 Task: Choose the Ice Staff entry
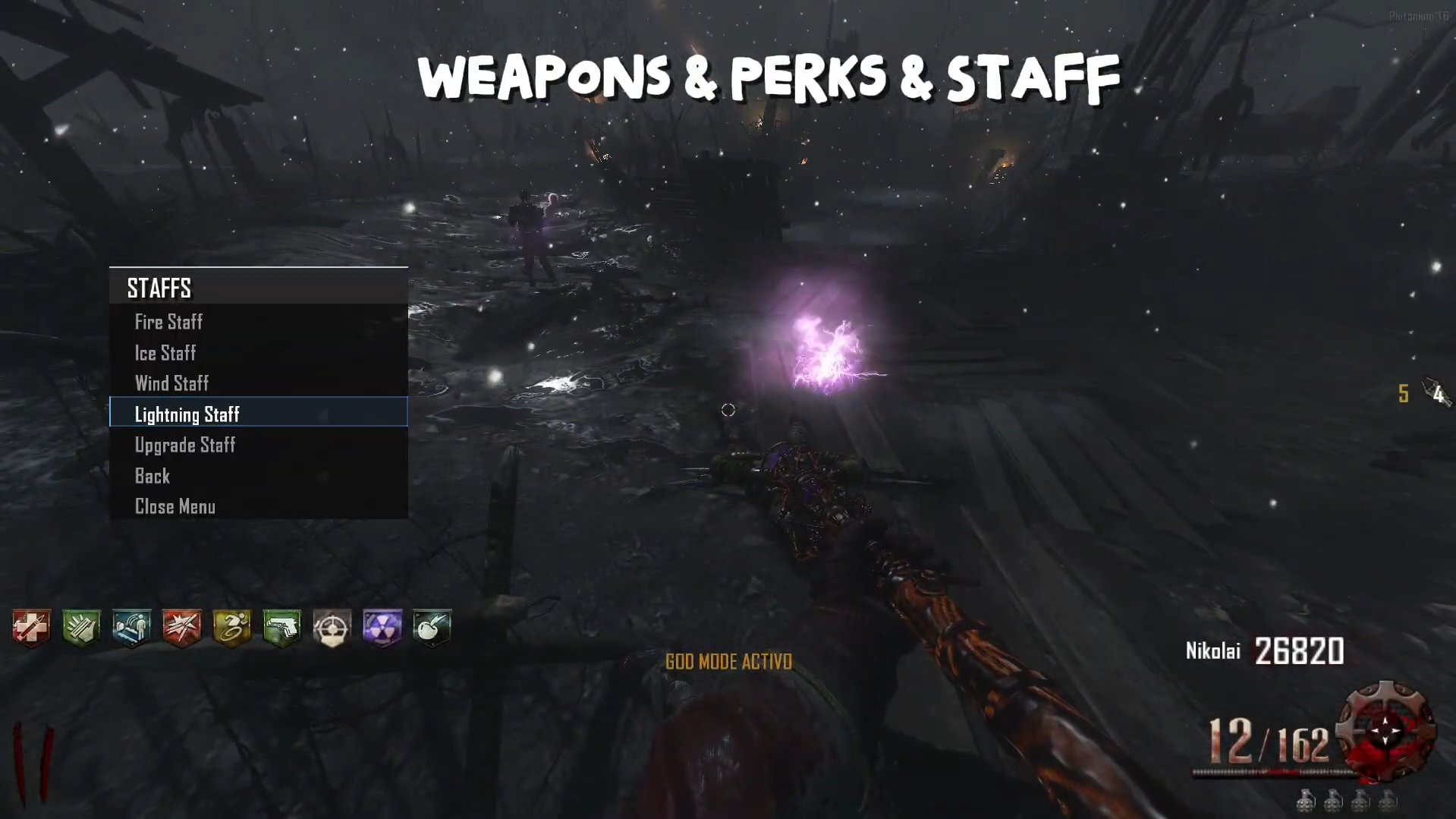165,353
